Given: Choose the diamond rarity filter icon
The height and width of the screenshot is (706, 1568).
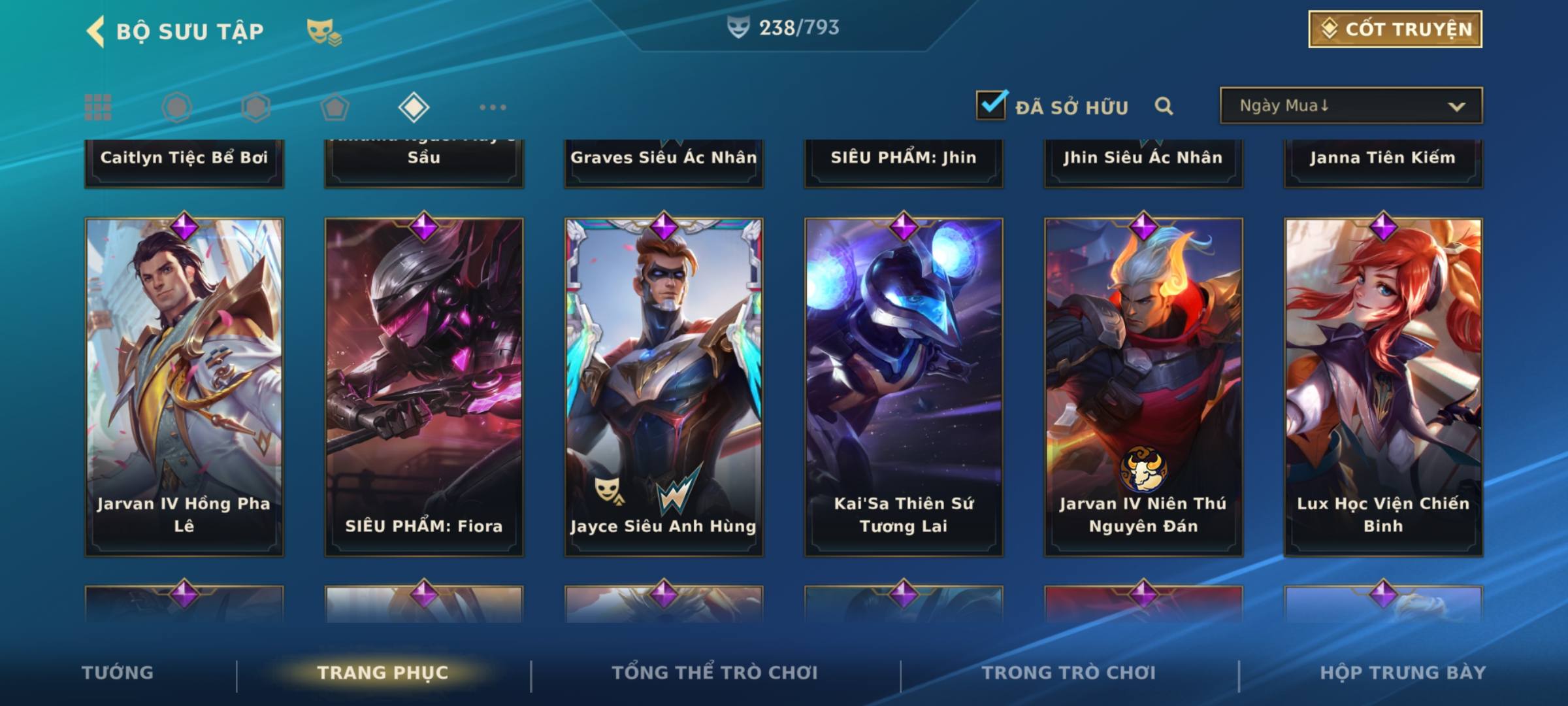Looking at the screenshot, I should (414, 107).
